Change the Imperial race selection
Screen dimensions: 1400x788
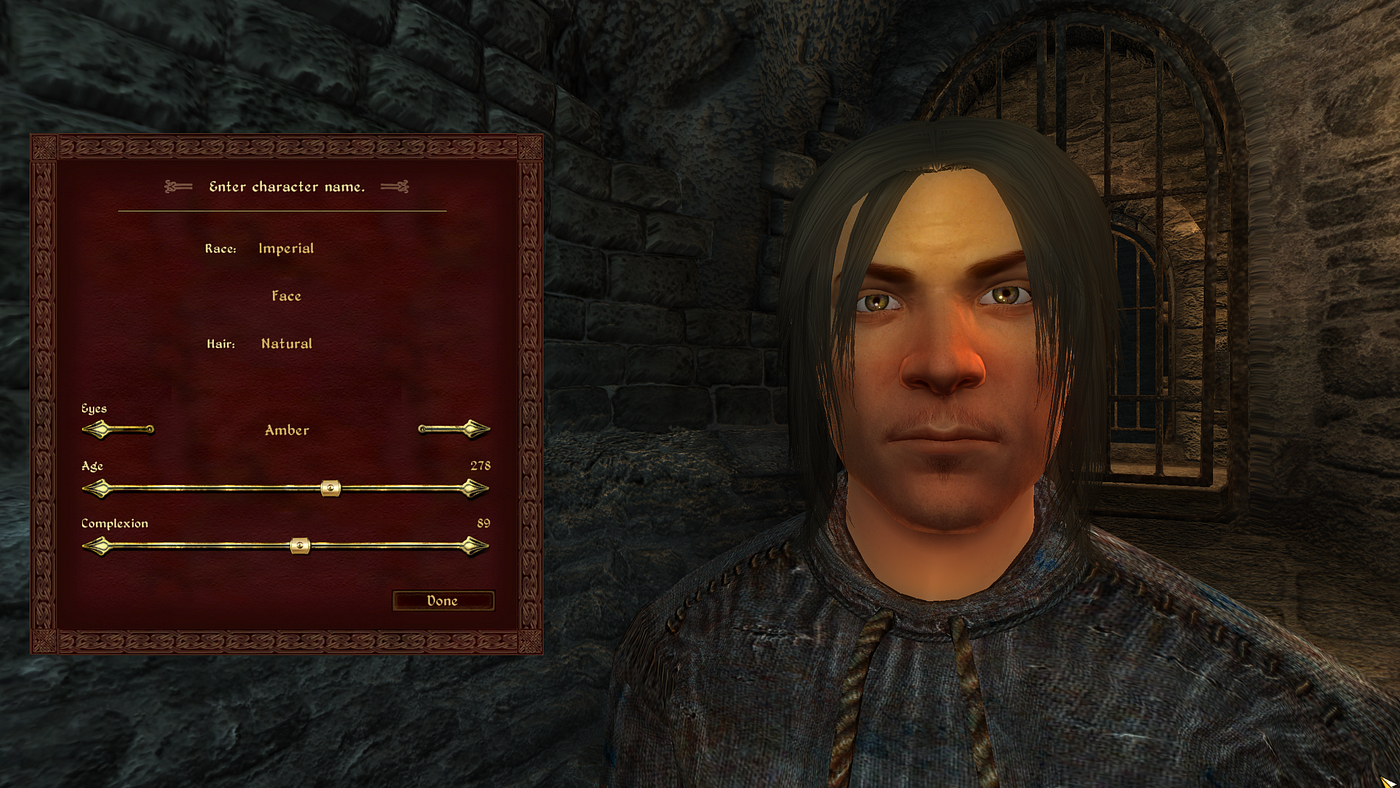coord(286,248)
